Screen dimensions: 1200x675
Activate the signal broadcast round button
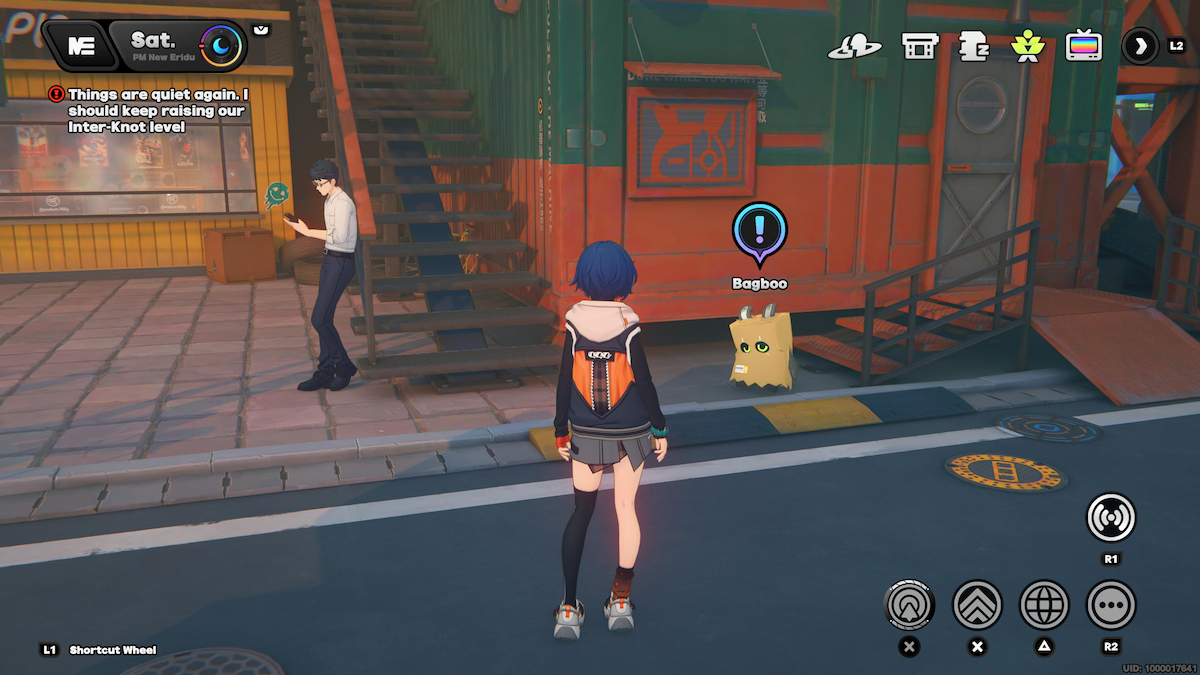[1111, 518]
